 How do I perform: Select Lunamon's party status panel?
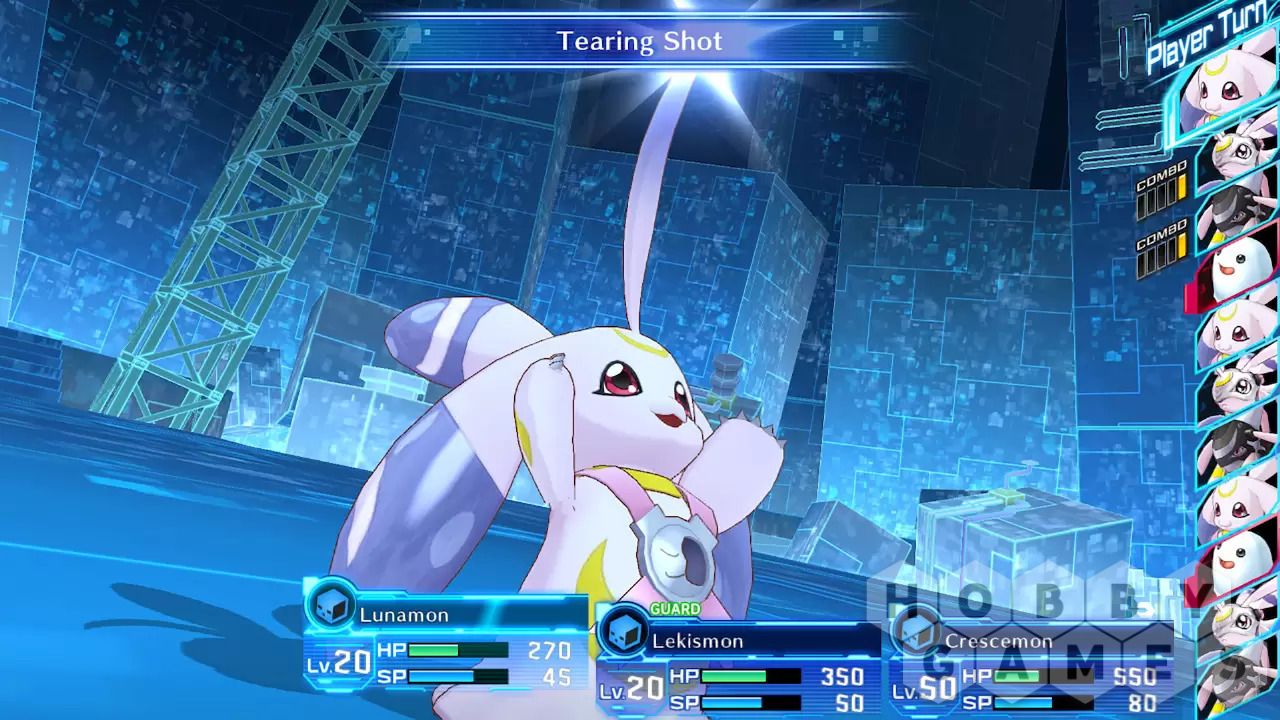(x=446, y=640)
